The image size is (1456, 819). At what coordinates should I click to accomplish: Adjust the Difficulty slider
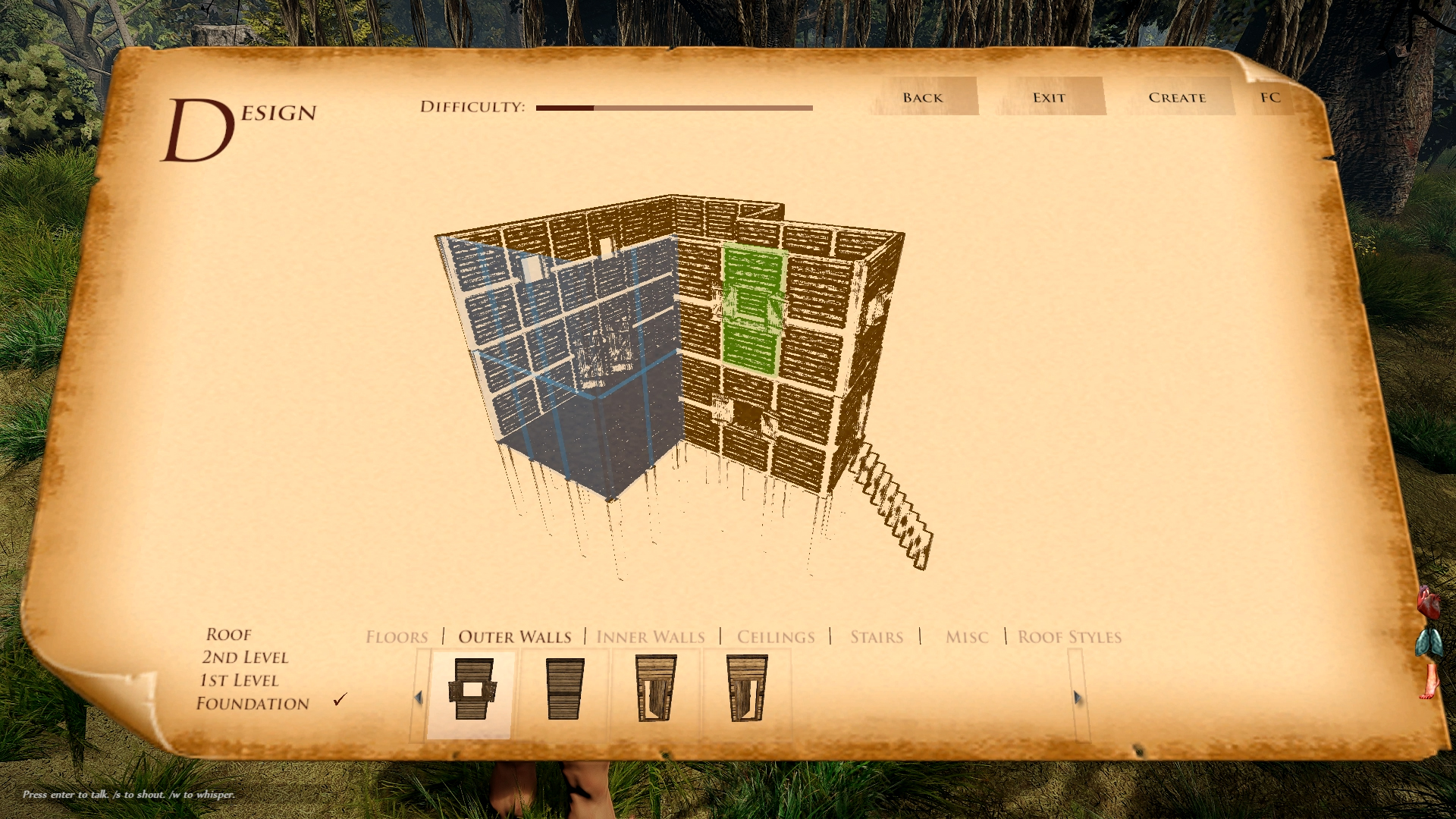pyautogui.click(x=673, y=107)
